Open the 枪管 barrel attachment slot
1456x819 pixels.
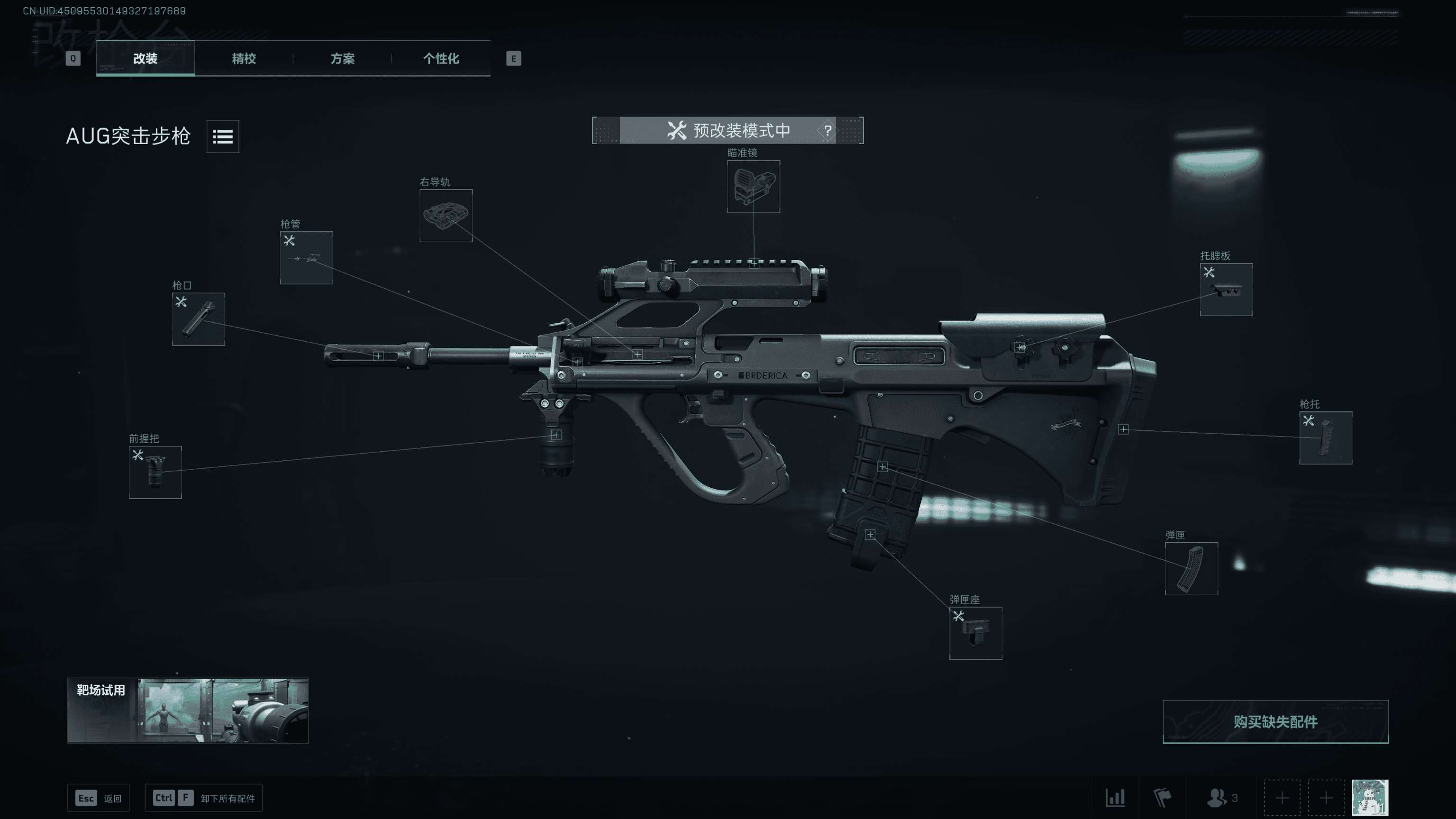pos(306,258)
